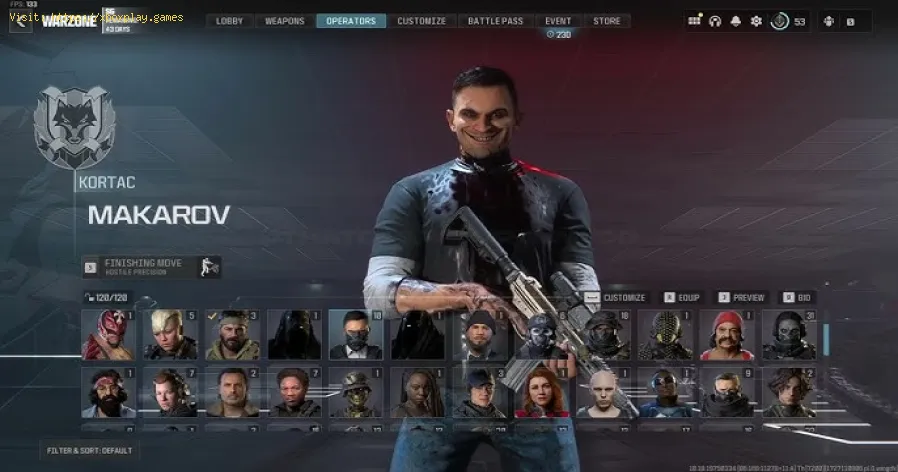
Task: Open Filter & Sort options
Action: [x=91, y=451]
